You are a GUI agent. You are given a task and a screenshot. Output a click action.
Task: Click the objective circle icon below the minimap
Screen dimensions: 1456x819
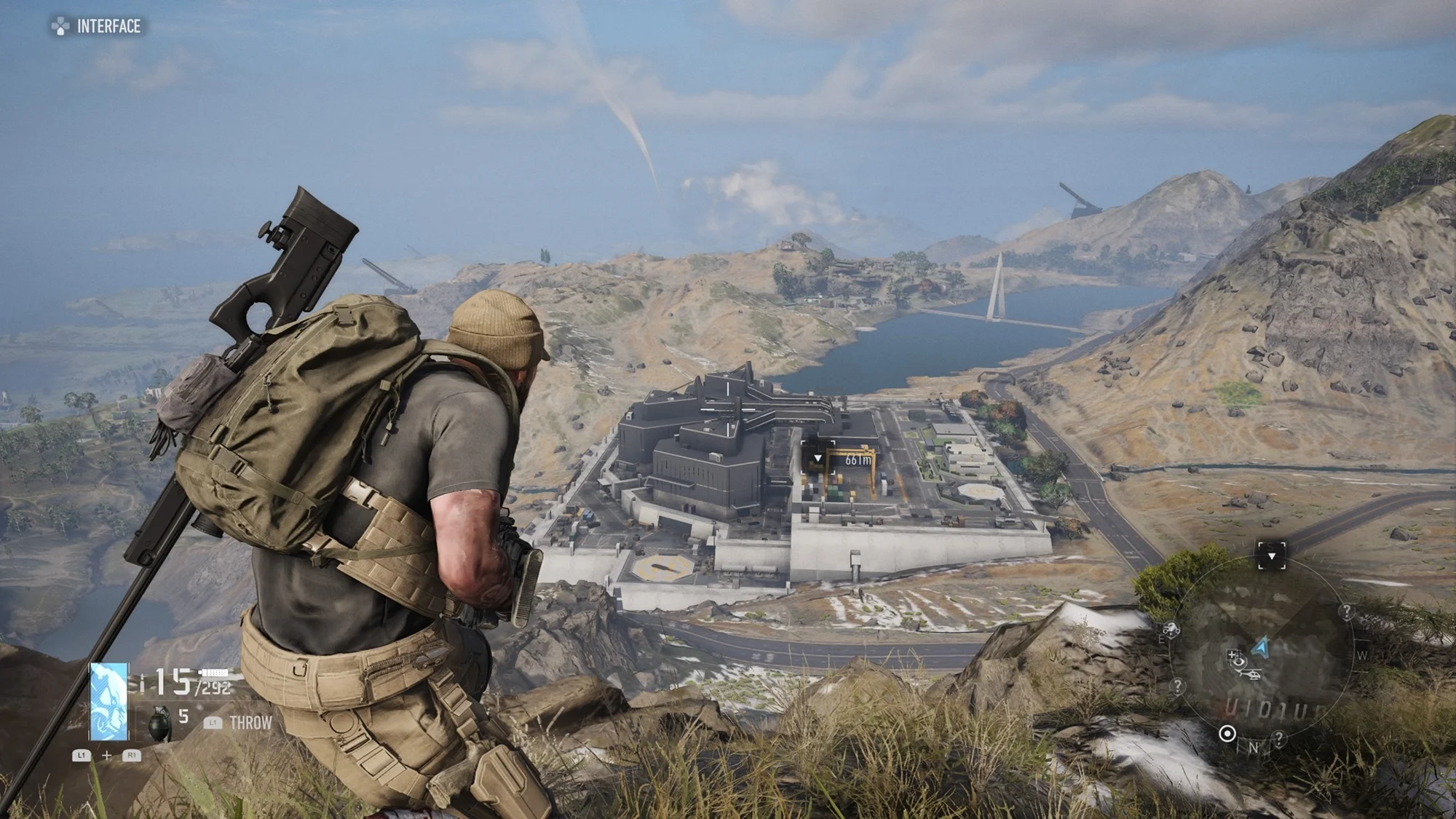(1227, 733)
